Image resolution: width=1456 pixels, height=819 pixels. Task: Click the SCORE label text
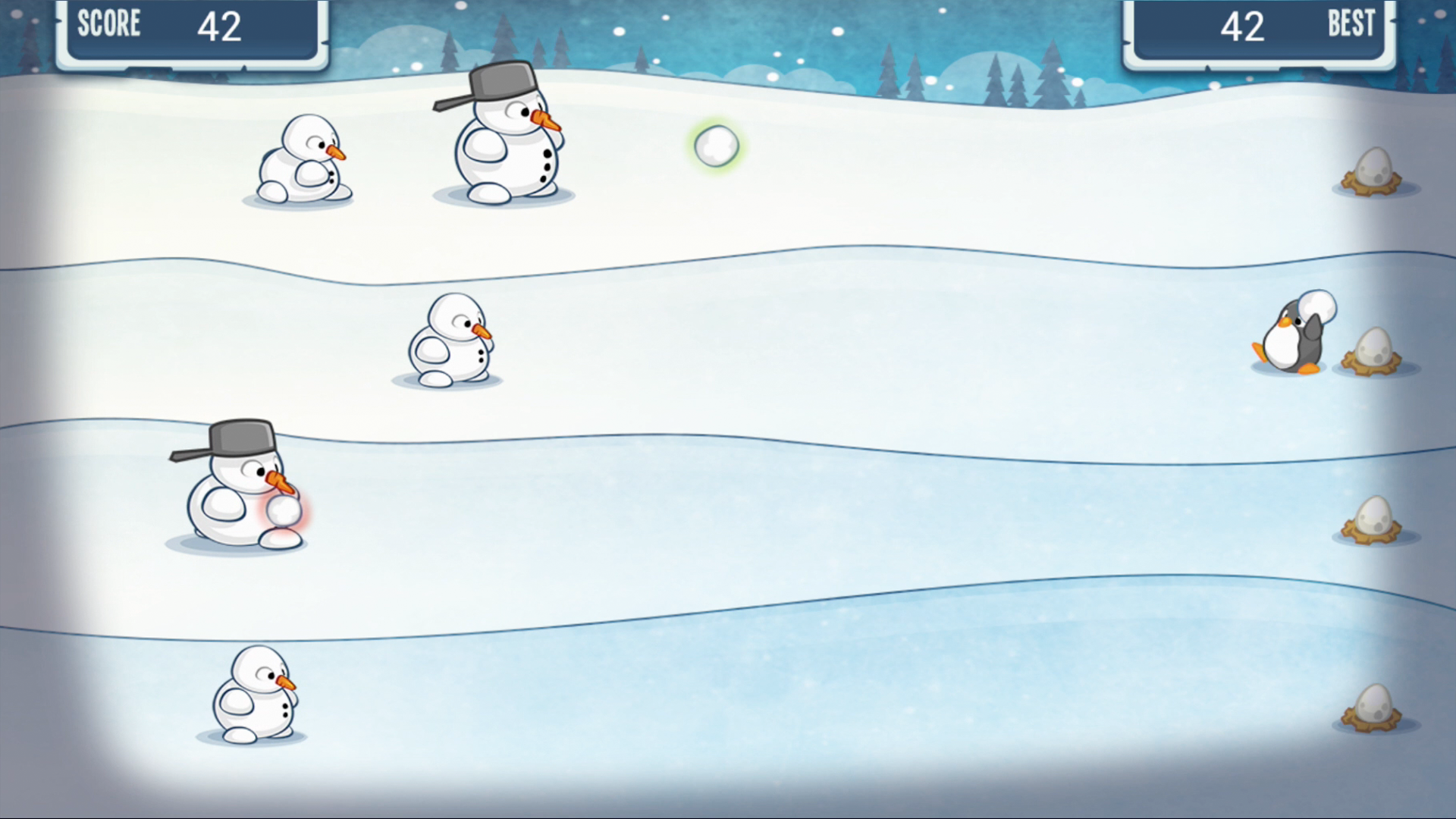108,25
